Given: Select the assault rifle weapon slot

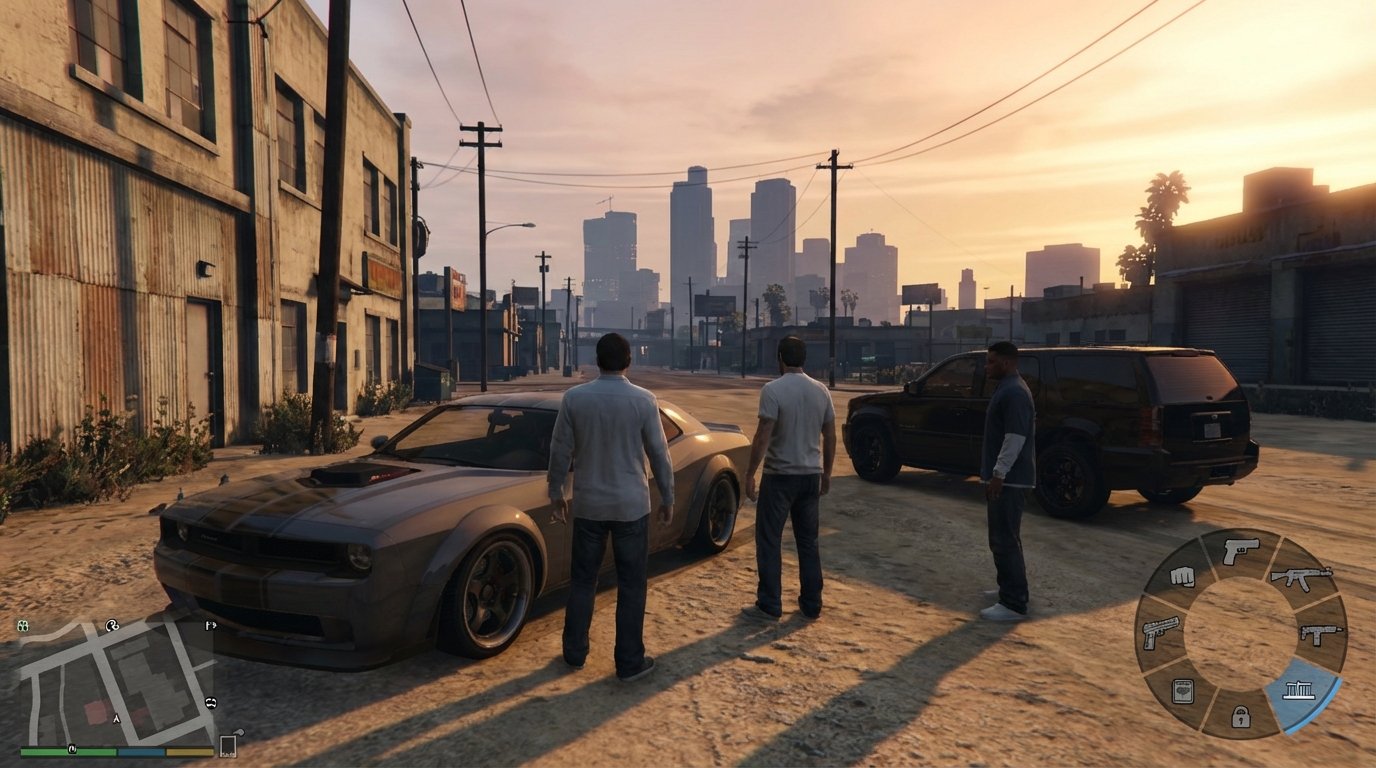Looking at the screenshot, I should click(x=1300, y=578).
